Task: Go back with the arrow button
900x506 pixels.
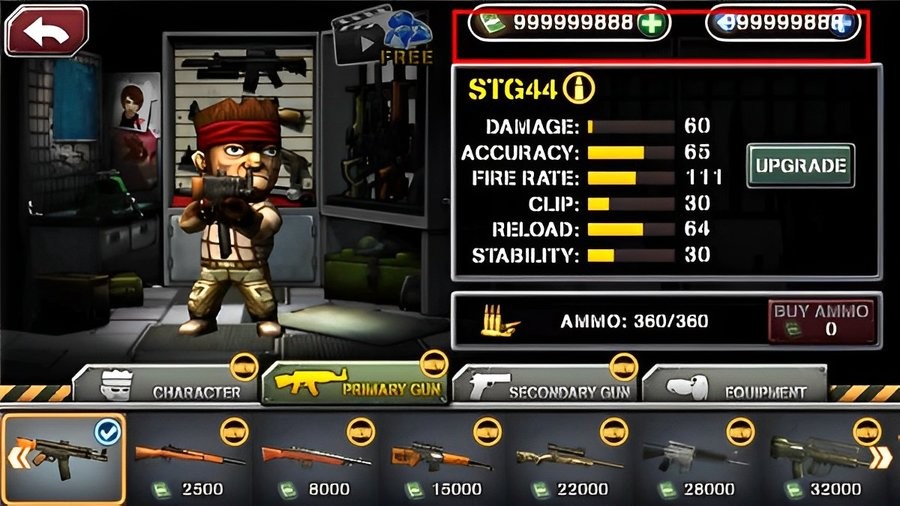Action: (46, 30)
